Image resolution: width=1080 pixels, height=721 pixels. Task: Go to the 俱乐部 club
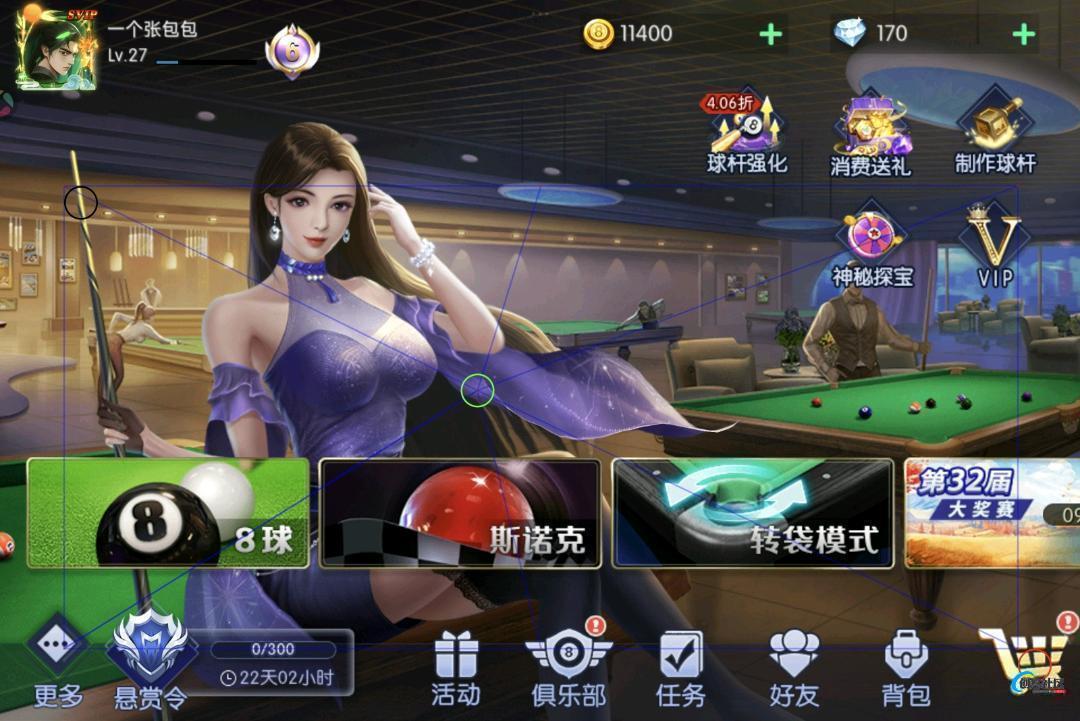(x=568, y=668)
